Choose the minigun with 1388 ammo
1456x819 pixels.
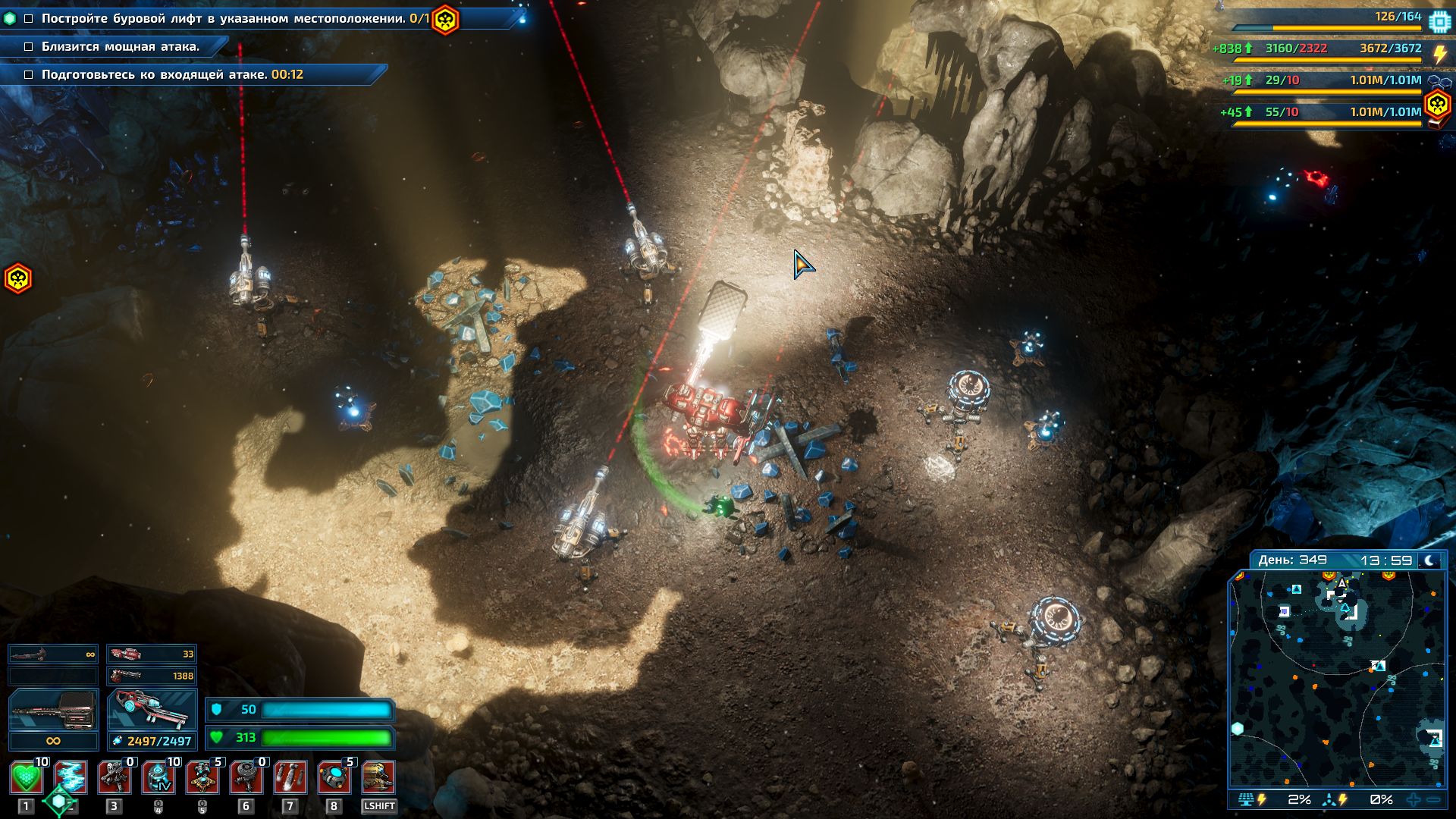(x=152, y=676)
